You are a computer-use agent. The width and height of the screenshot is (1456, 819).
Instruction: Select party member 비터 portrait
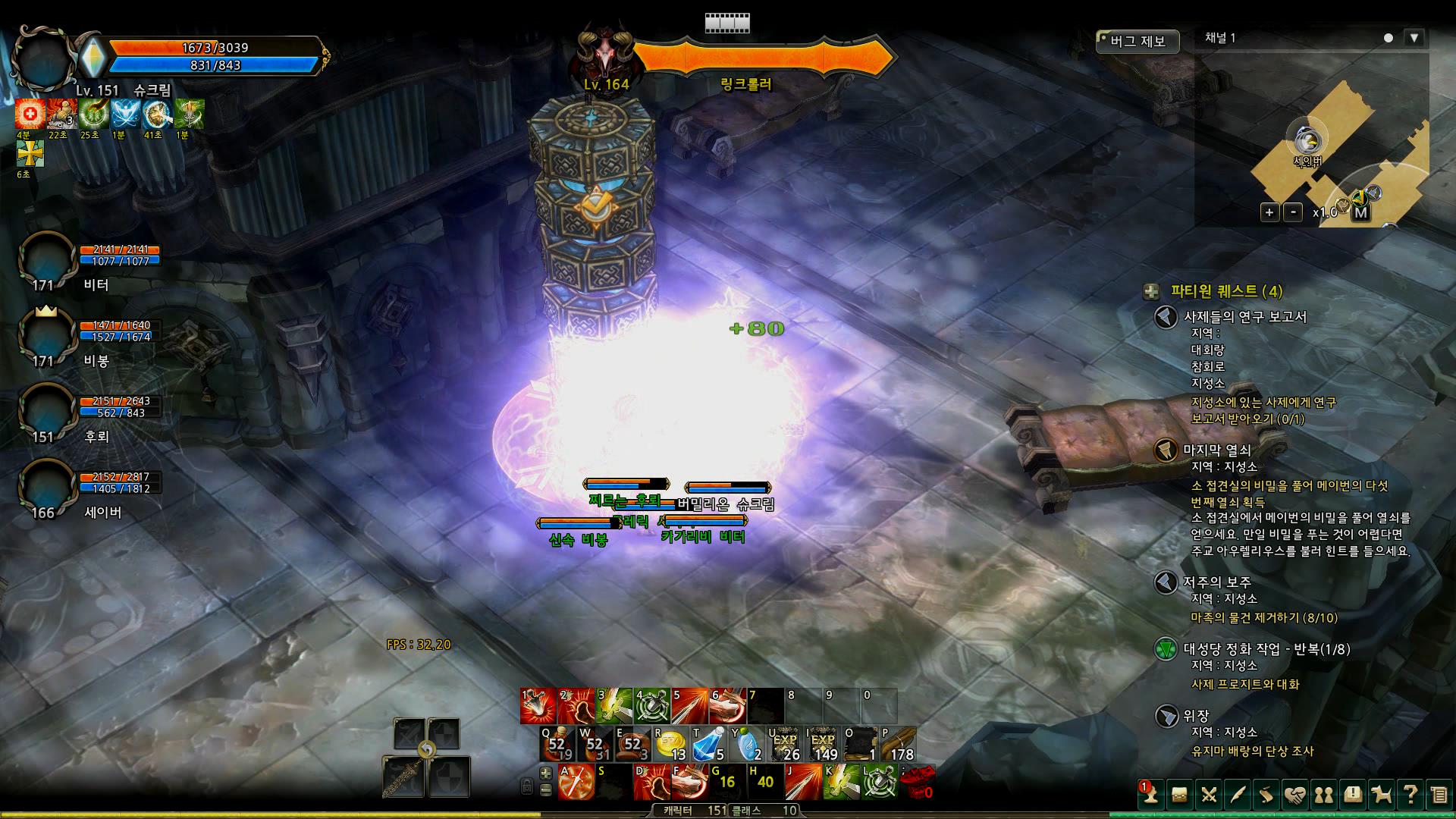(46, 260)
